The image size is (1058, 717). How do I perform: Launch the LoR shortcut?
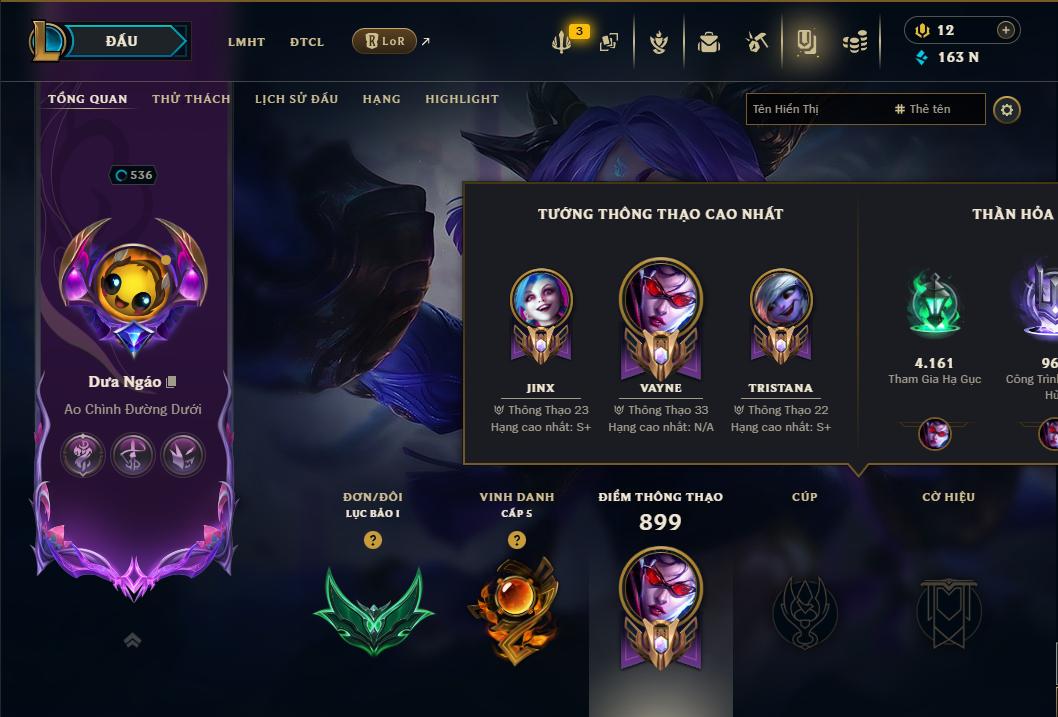[385, 41]
